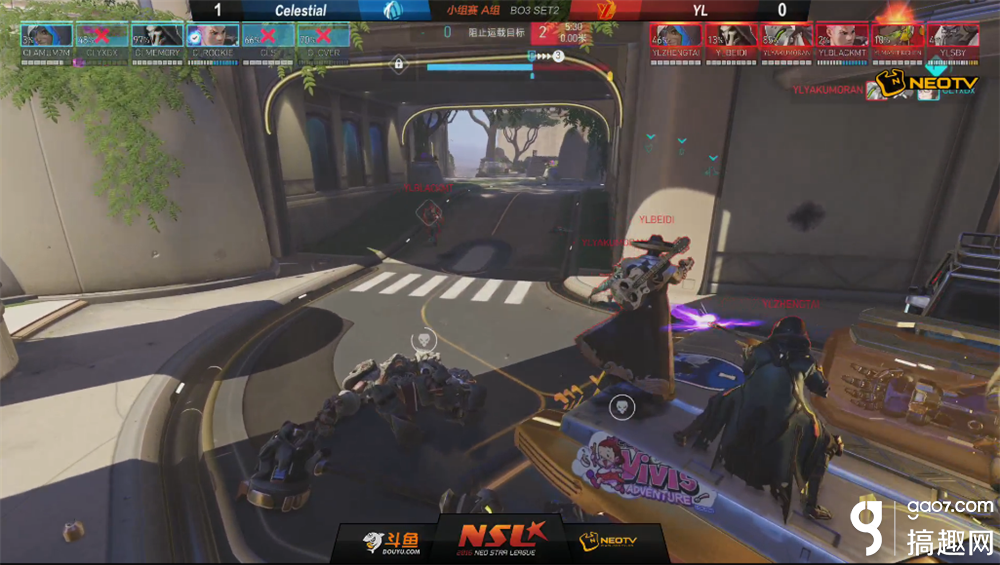Pick the YLSBY player portrait
This screenshot has height=565, width=1000.
tap(952, 38)
